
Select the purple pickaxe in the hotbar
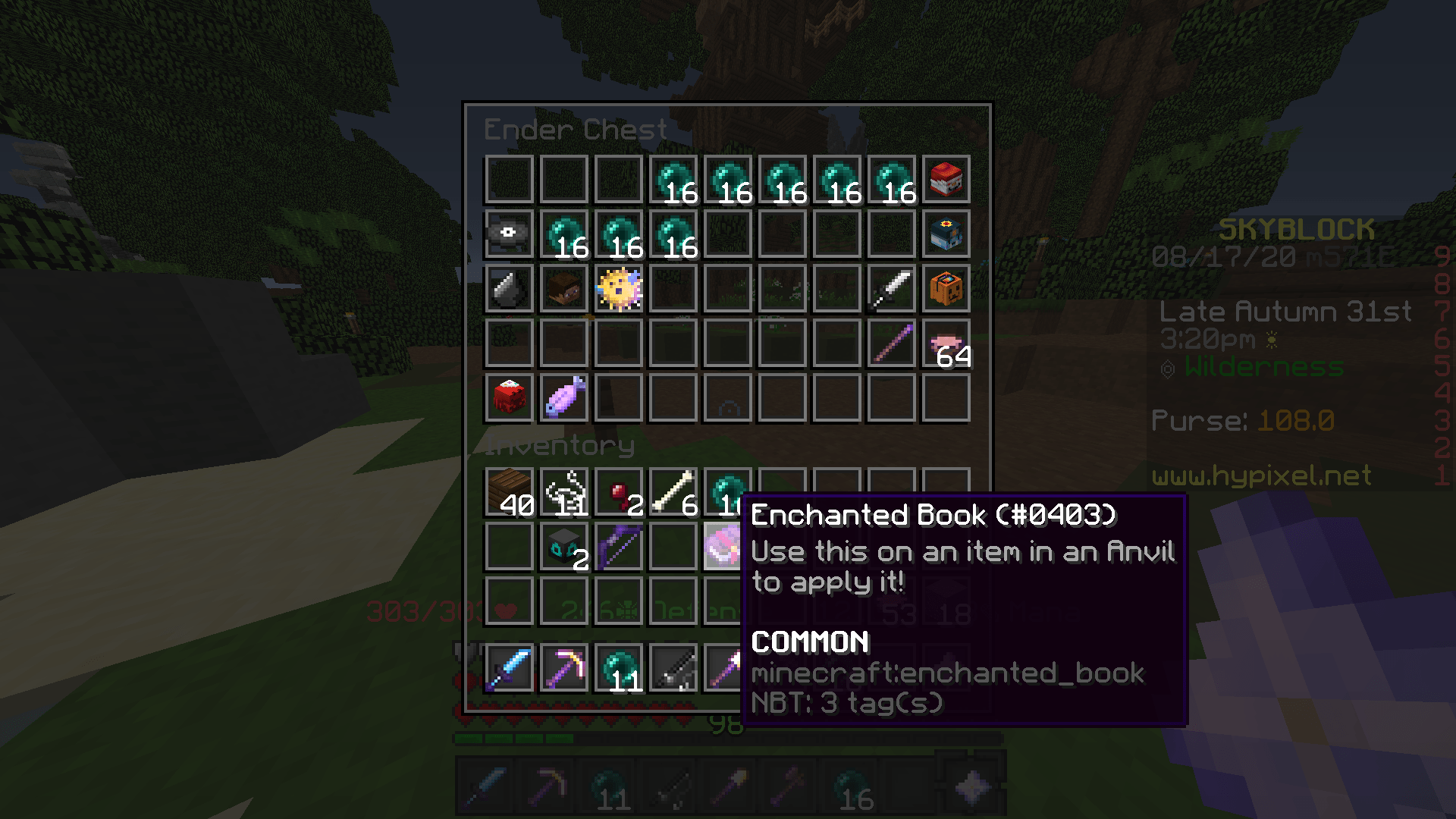563,668
